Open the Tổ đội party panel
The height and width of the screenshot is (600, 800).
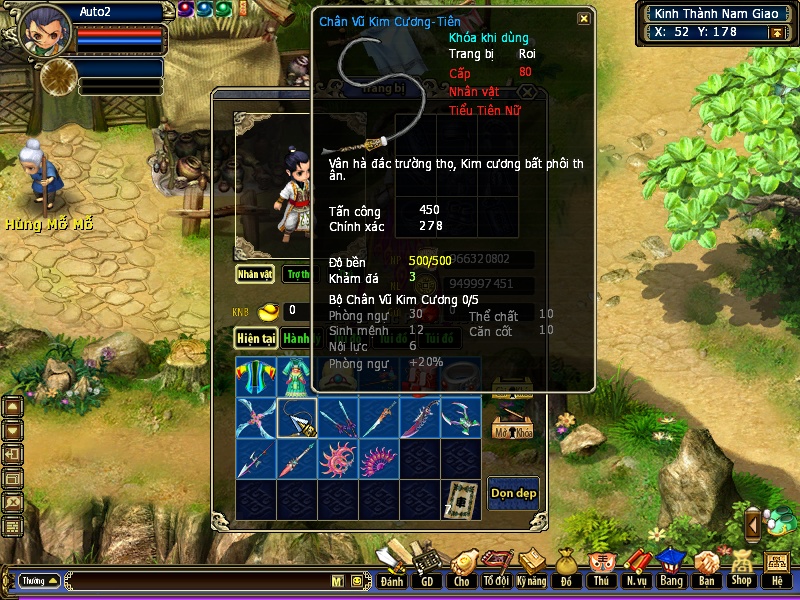click(495, 569)
